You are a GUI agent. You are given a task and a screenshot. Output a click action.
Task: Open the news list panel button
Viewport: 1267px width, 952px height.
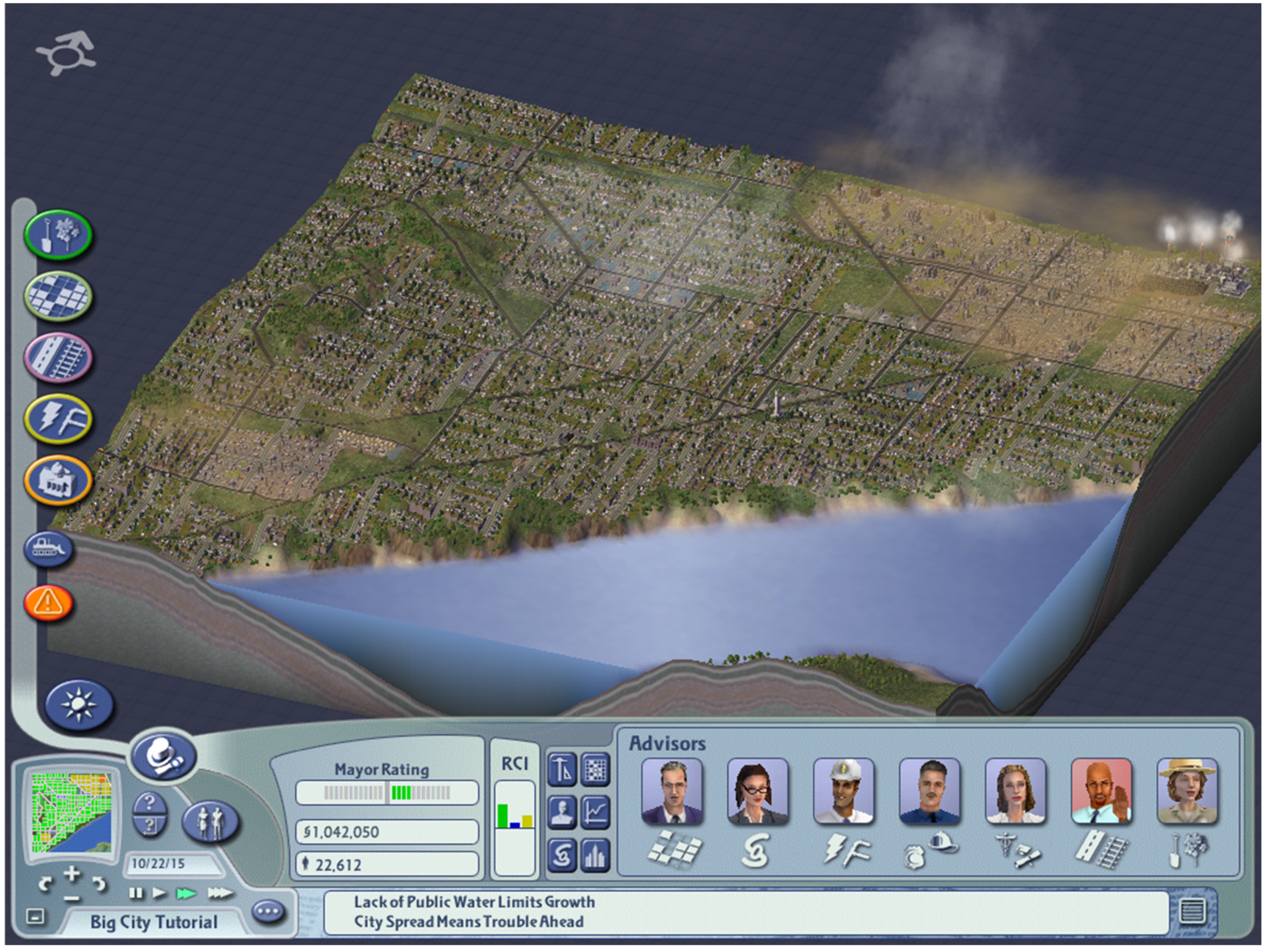[x=1192, y=911]
